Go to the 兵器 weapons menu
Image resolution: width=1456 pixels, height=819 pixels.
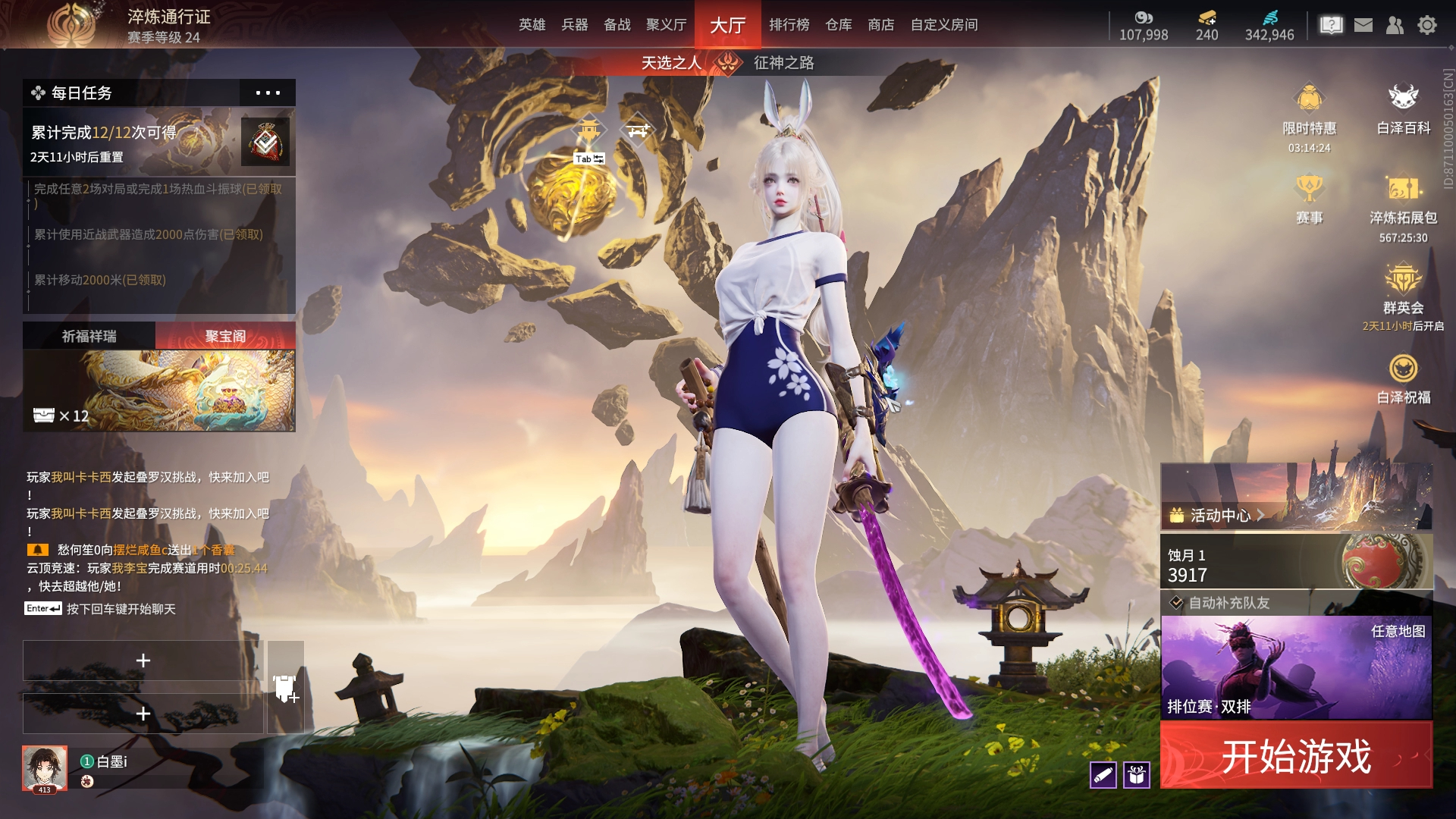tap(574, 25)
